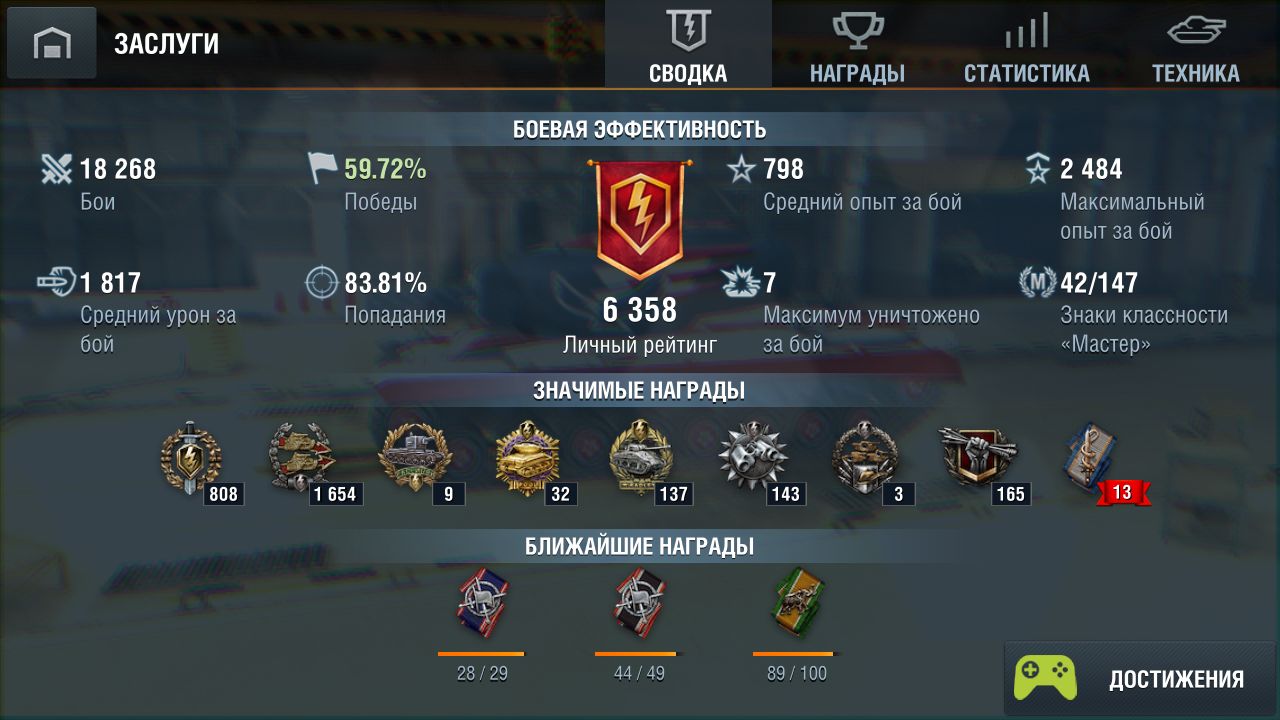This screenshot has width=1280, height=720.
Task: Open the Достижения button
Action: click(1140, 679)
